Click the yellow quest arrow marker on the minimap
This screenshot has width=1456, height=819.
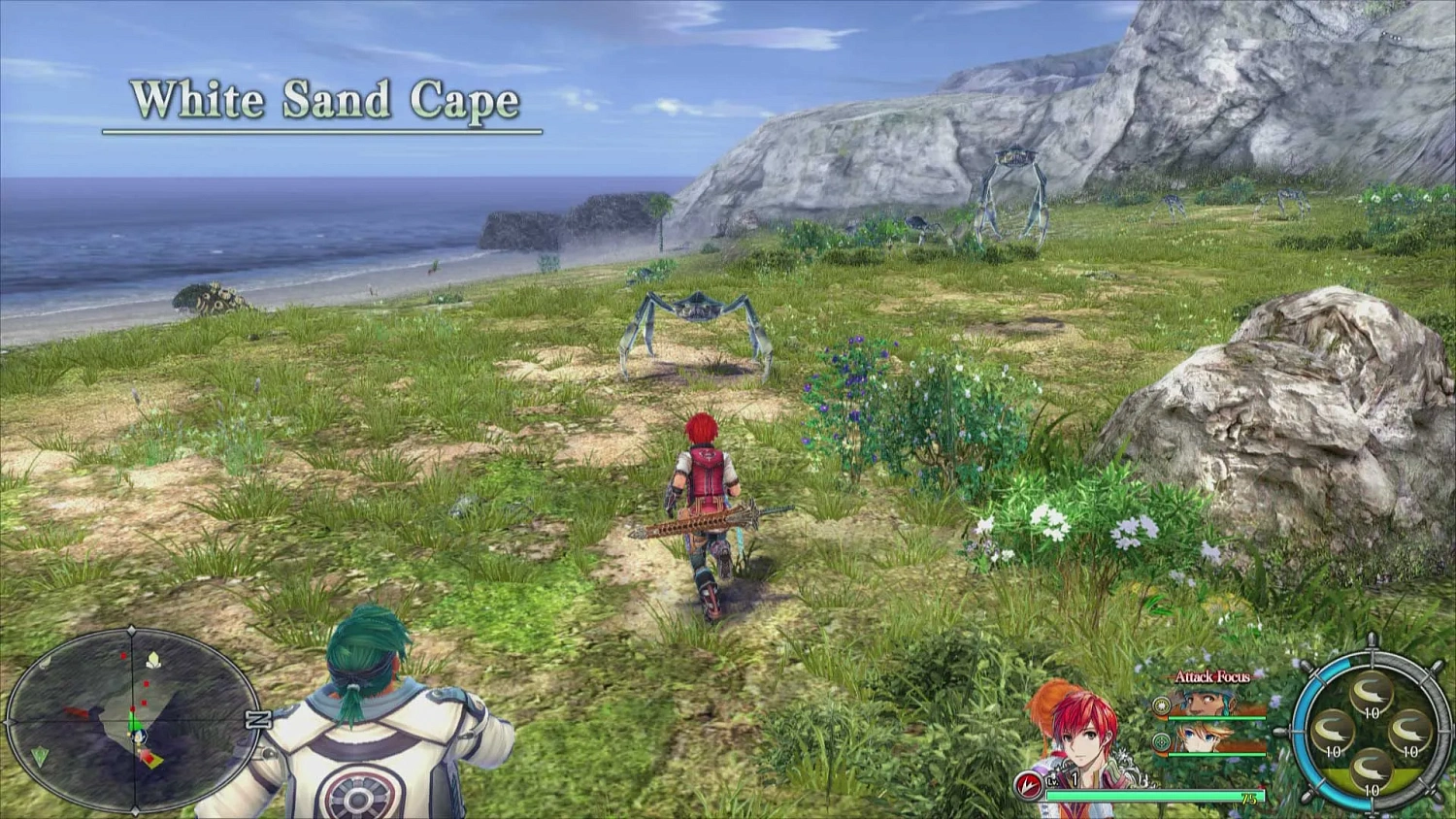pos(152,760)
